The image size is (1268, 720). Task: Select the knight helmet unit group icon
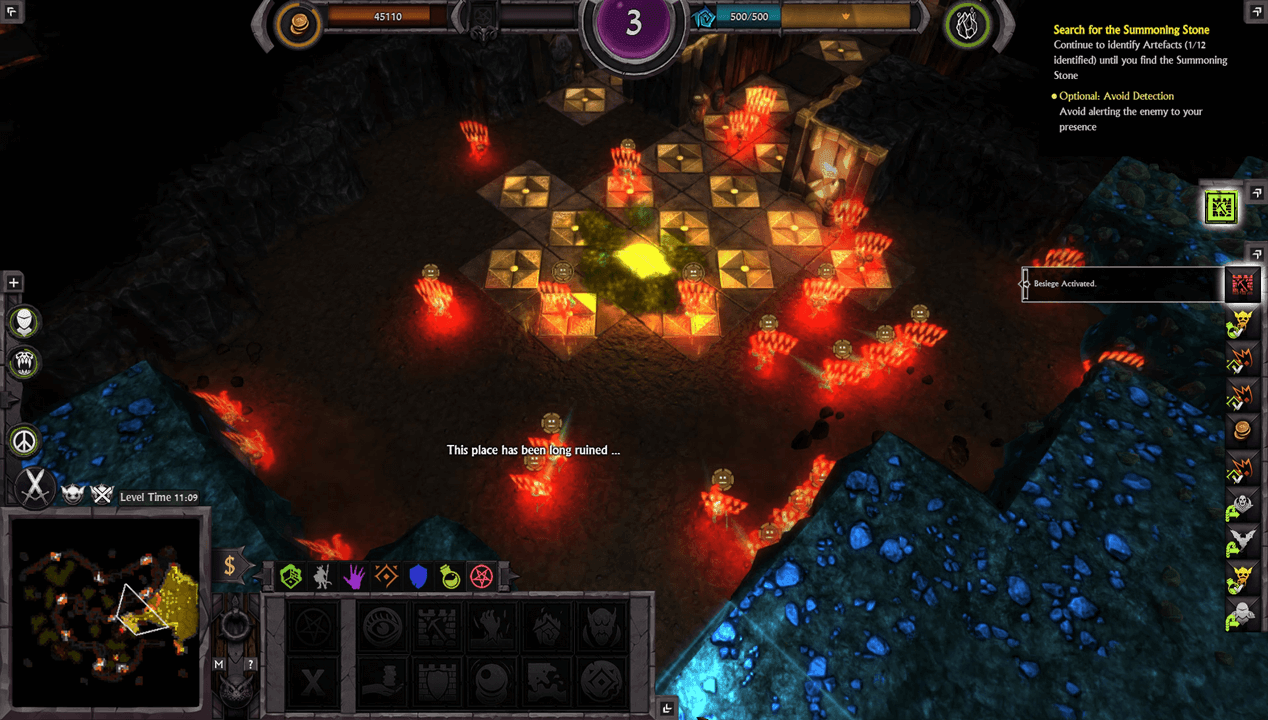[24, 322]
